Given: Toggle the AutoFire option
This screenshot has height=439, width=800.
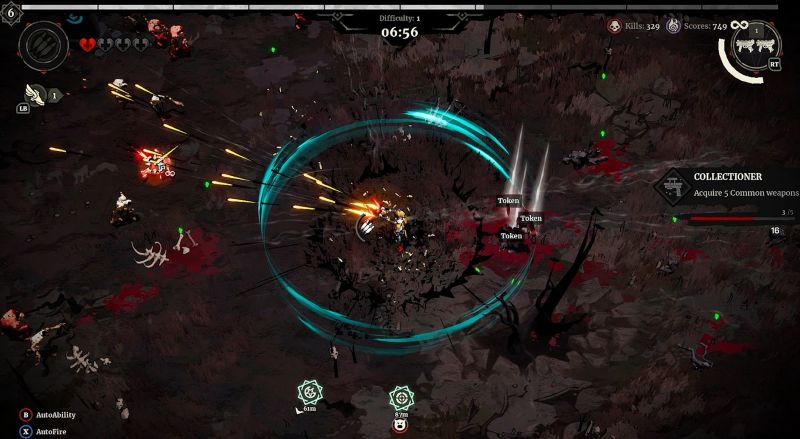Looking at the screenshot, I should coord(25,431).
